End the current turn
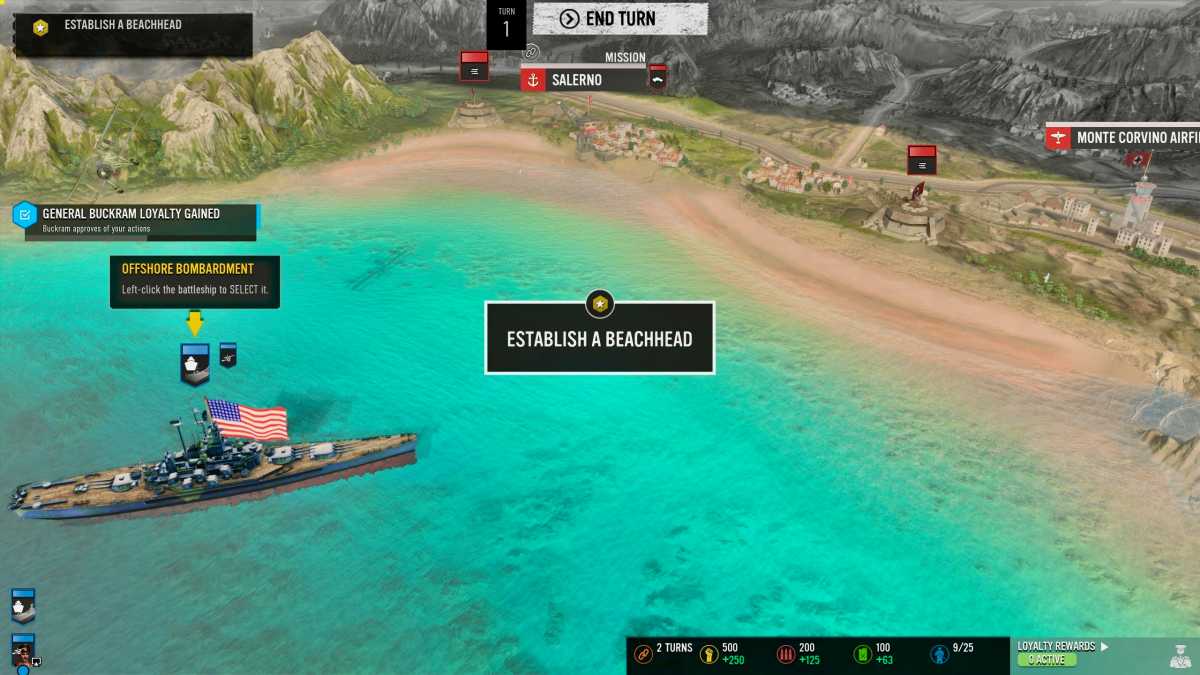Screen dimensions: 1200x675 [x=620, y=19]
